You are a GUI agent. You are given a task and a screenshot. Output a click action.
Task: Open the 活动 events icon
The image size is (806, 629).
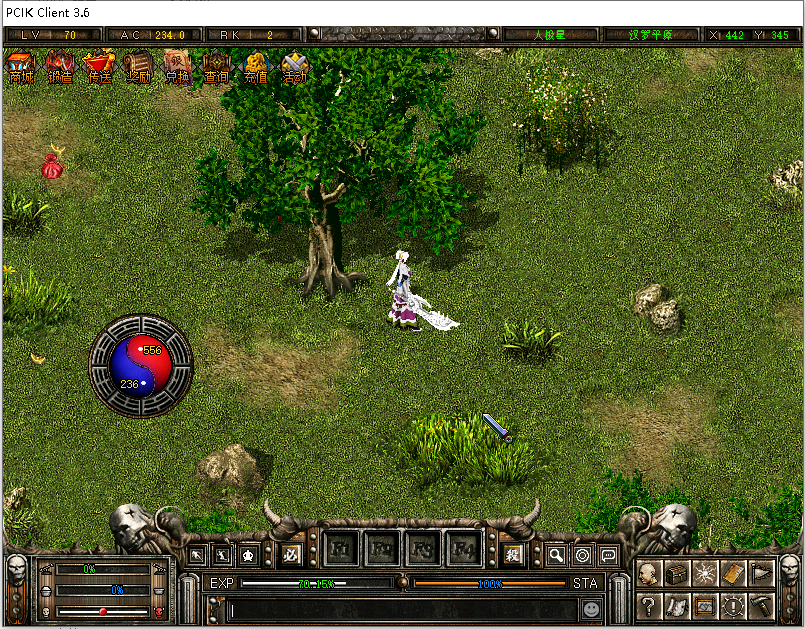[295, 68]
